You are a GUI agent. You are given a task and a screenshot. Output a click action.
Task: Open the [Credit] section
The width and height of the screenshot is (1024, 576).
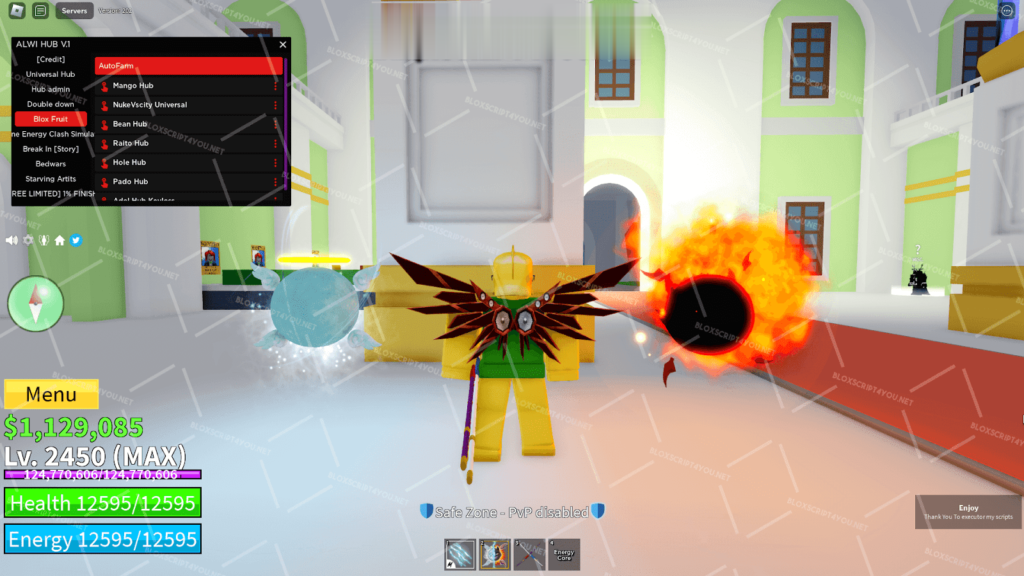[51, 59]
